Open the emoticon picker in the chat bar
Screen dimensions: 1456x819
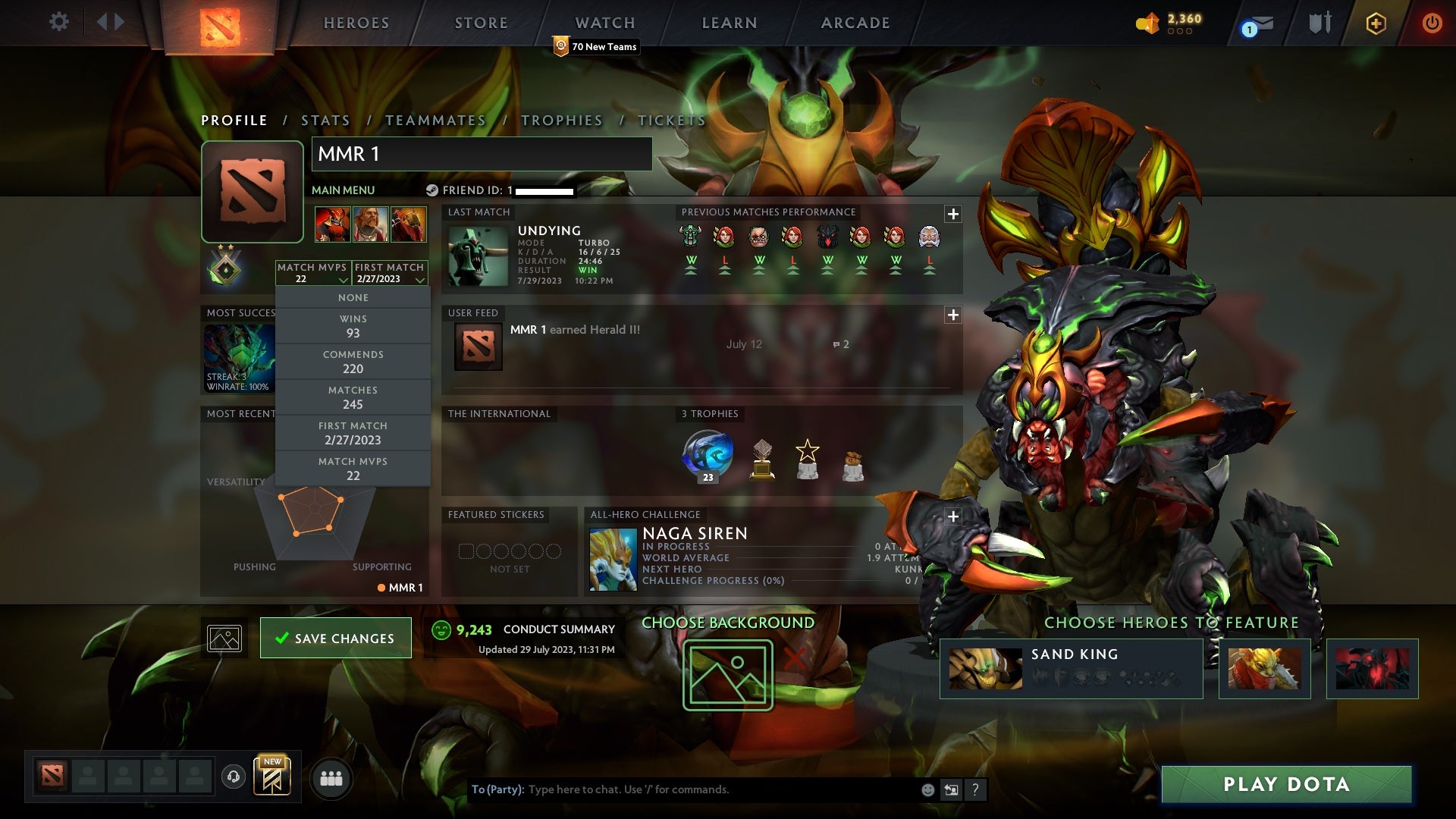[x=927, y=789]
